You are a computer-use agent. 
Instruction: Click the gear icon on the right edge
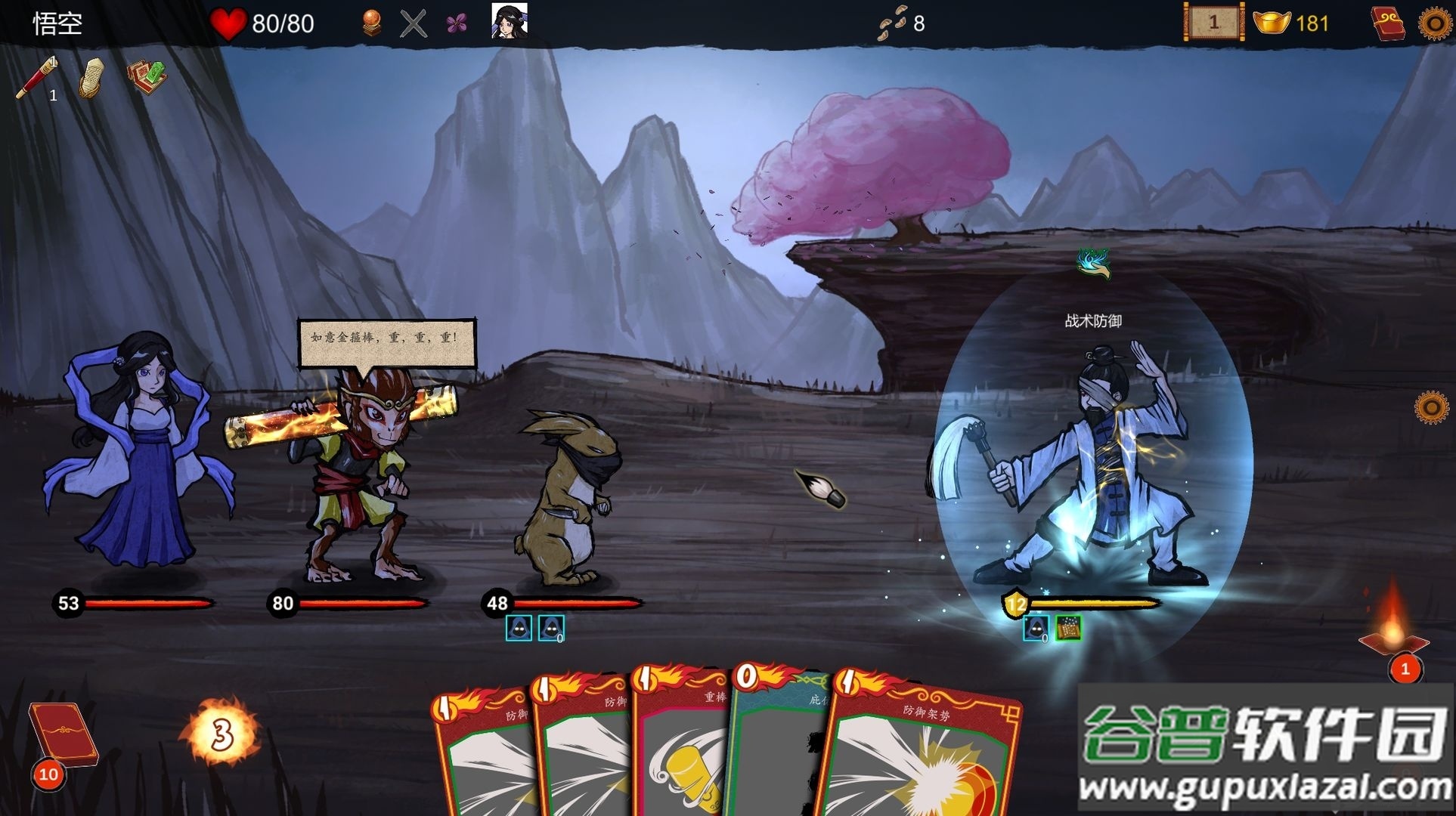point(1430,408)
